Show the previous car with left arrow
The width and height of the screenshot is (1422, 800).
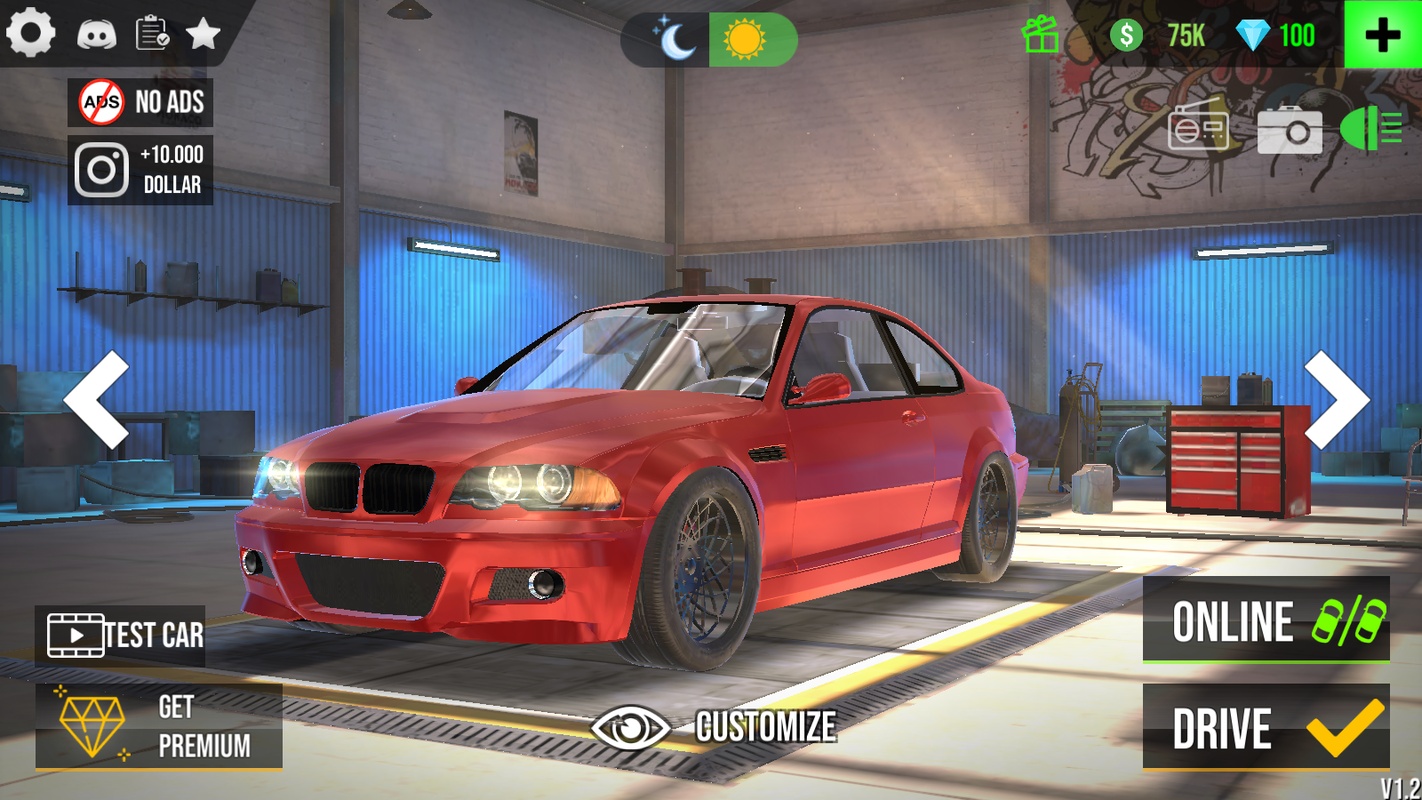[x=97, y=399]
